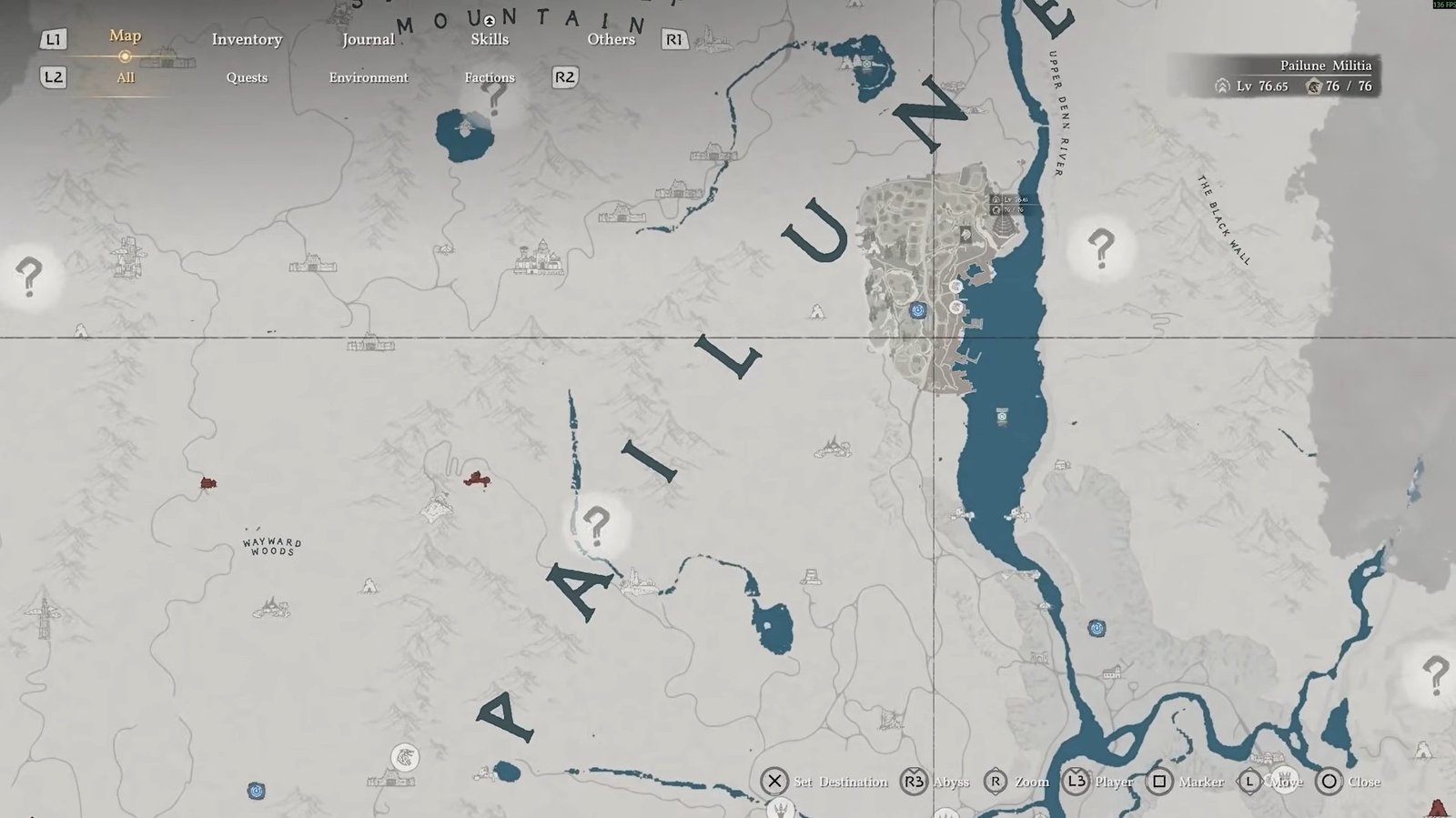Pick the question mark marker north of Wayward Woods

29,275
